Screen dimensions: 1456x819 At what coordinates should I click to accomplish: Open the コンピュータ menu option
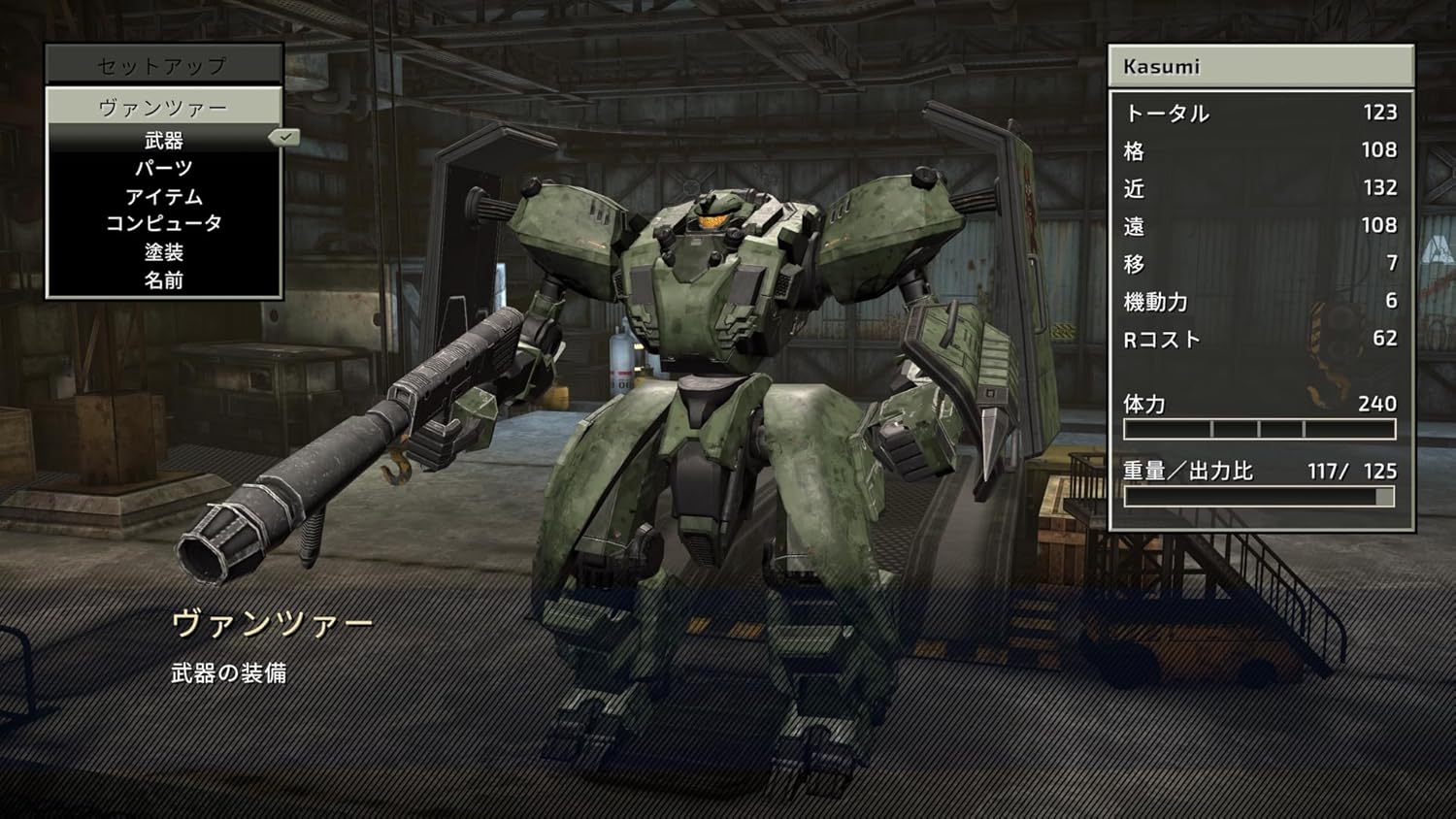click(164, 224)
